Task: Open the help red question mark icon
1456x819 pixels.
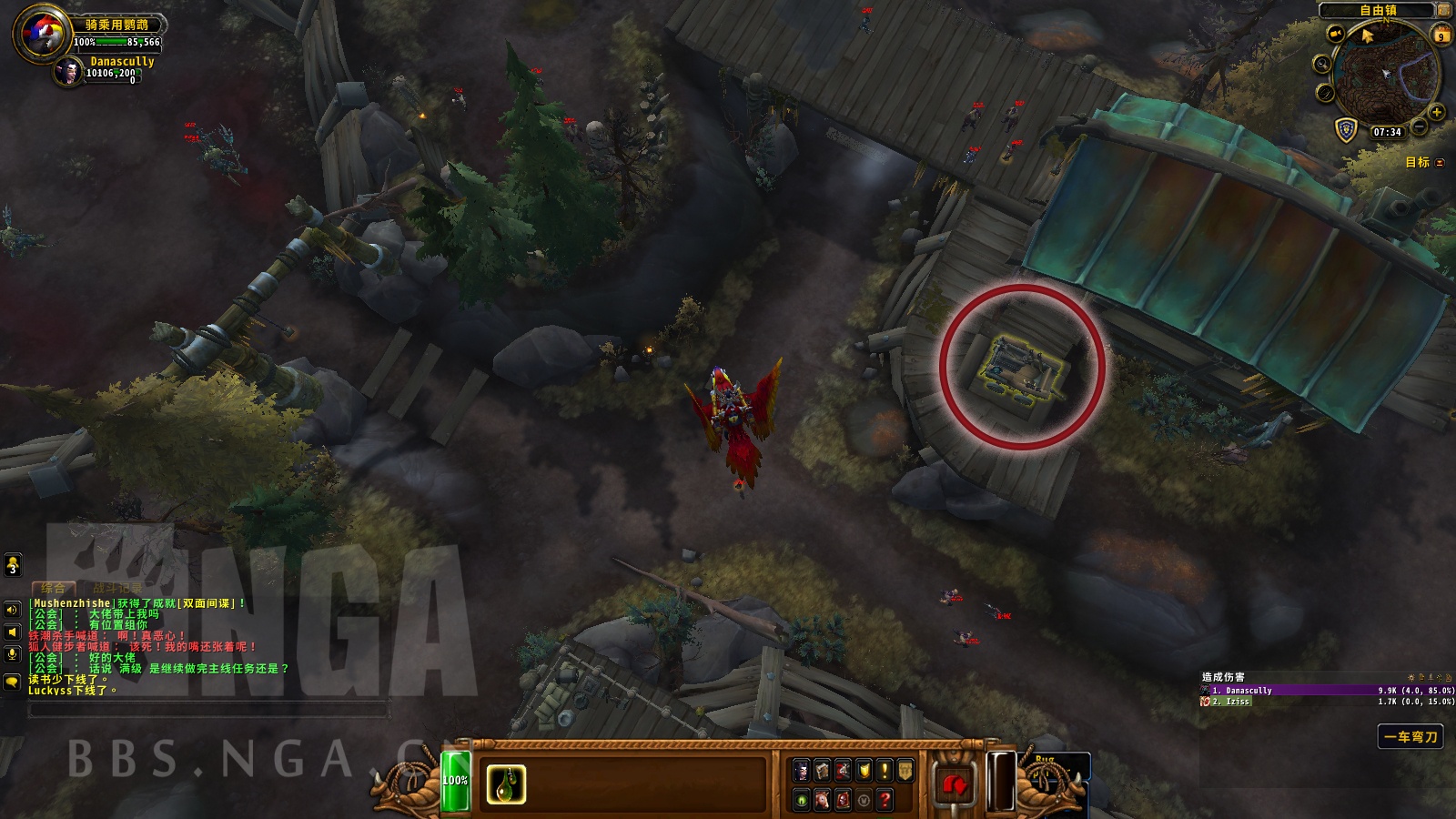Action: tap(885, 801)
